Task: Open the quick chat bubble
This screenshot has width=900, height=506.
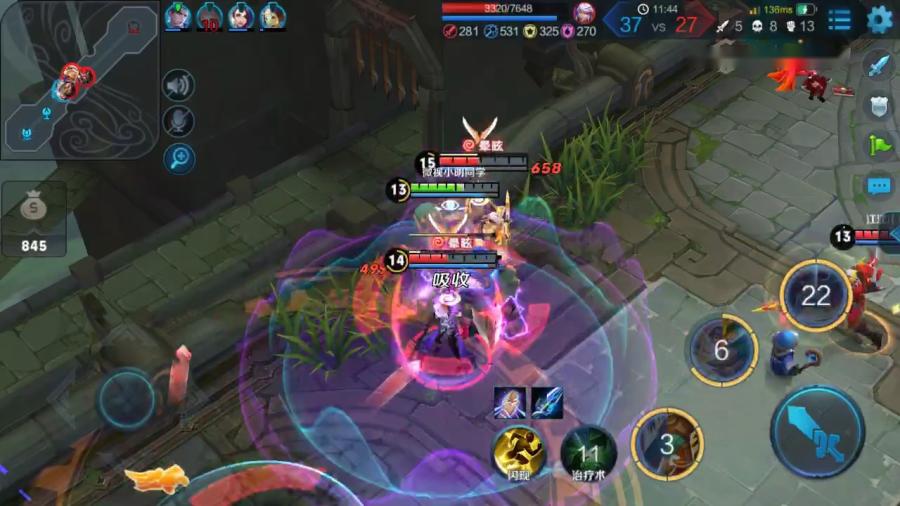Action: [x=878, y=186]
